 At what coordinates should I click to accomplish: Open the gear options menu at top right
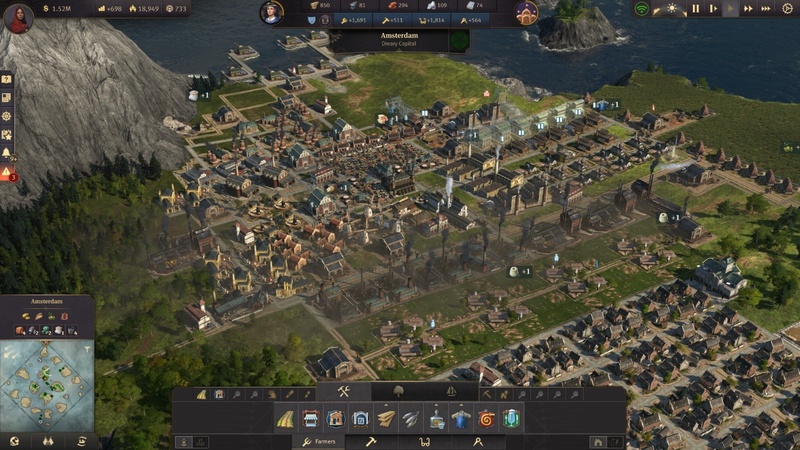[786, 9]
